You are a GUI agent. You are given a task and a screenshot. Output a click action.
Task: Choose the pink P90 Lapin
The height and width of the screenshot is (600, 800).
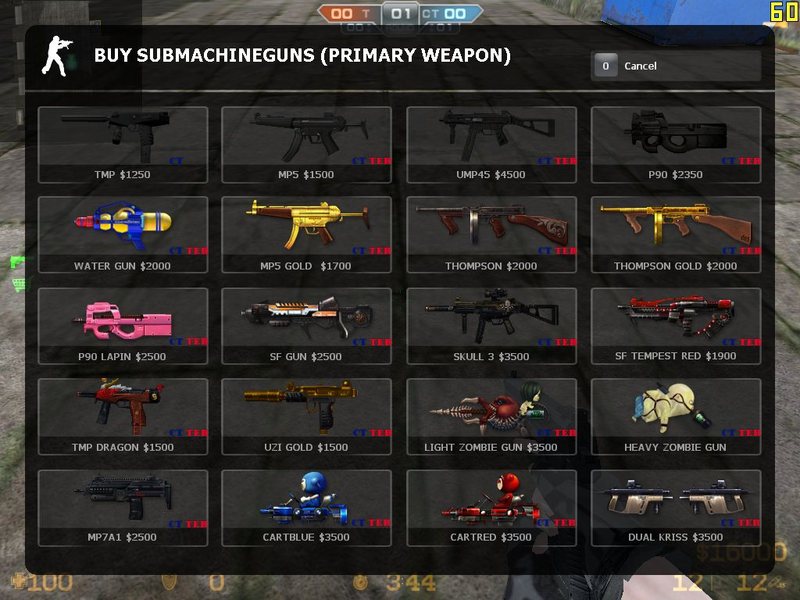[123, 326]
